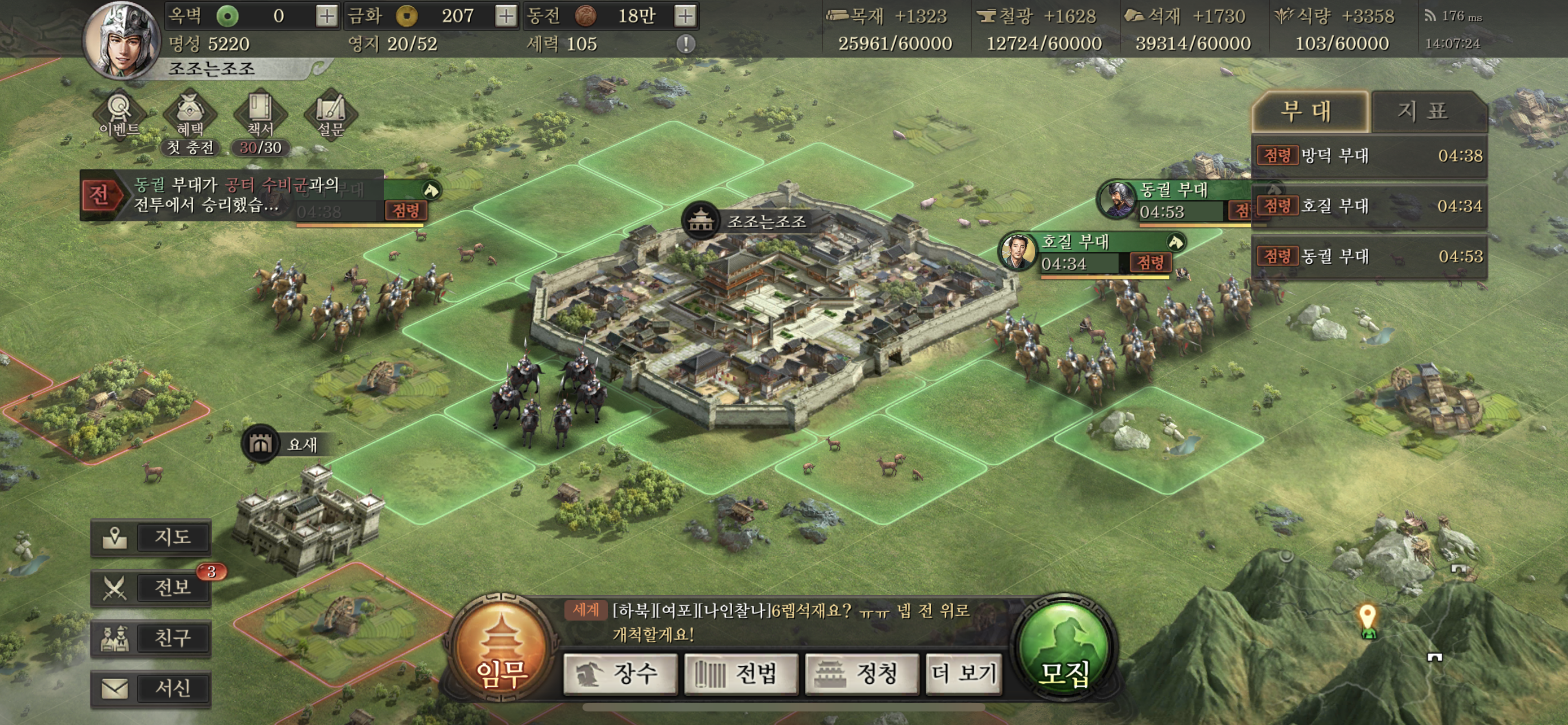This screenshot has height=725, width=1568.
Task: Open the 지도 map button
Action: pos(151,538)
